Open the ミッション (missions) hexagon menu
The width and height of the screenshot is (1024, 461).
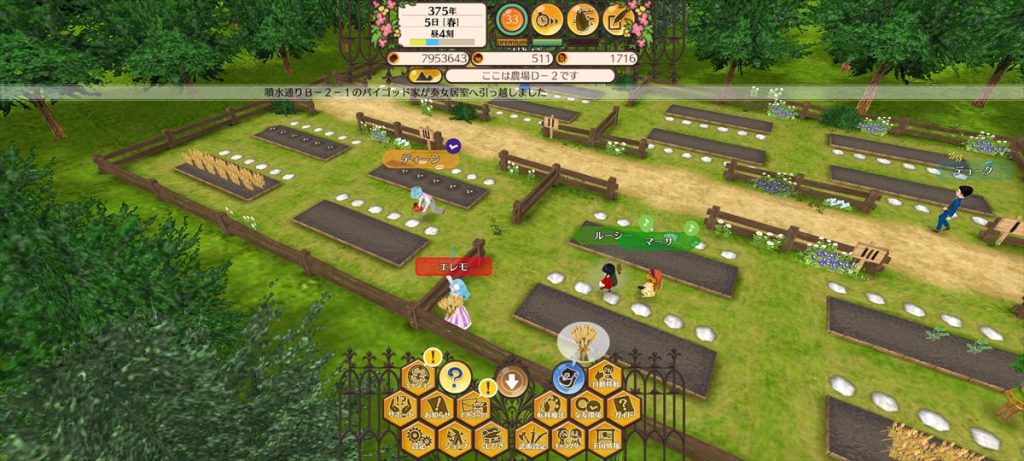coord(420,379)
